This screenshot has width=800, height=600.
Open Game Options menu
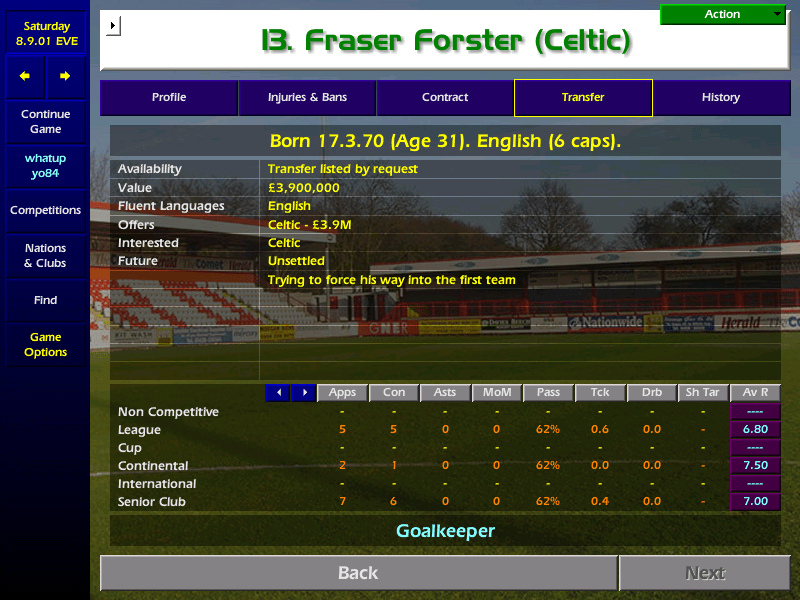pos(45,345)
